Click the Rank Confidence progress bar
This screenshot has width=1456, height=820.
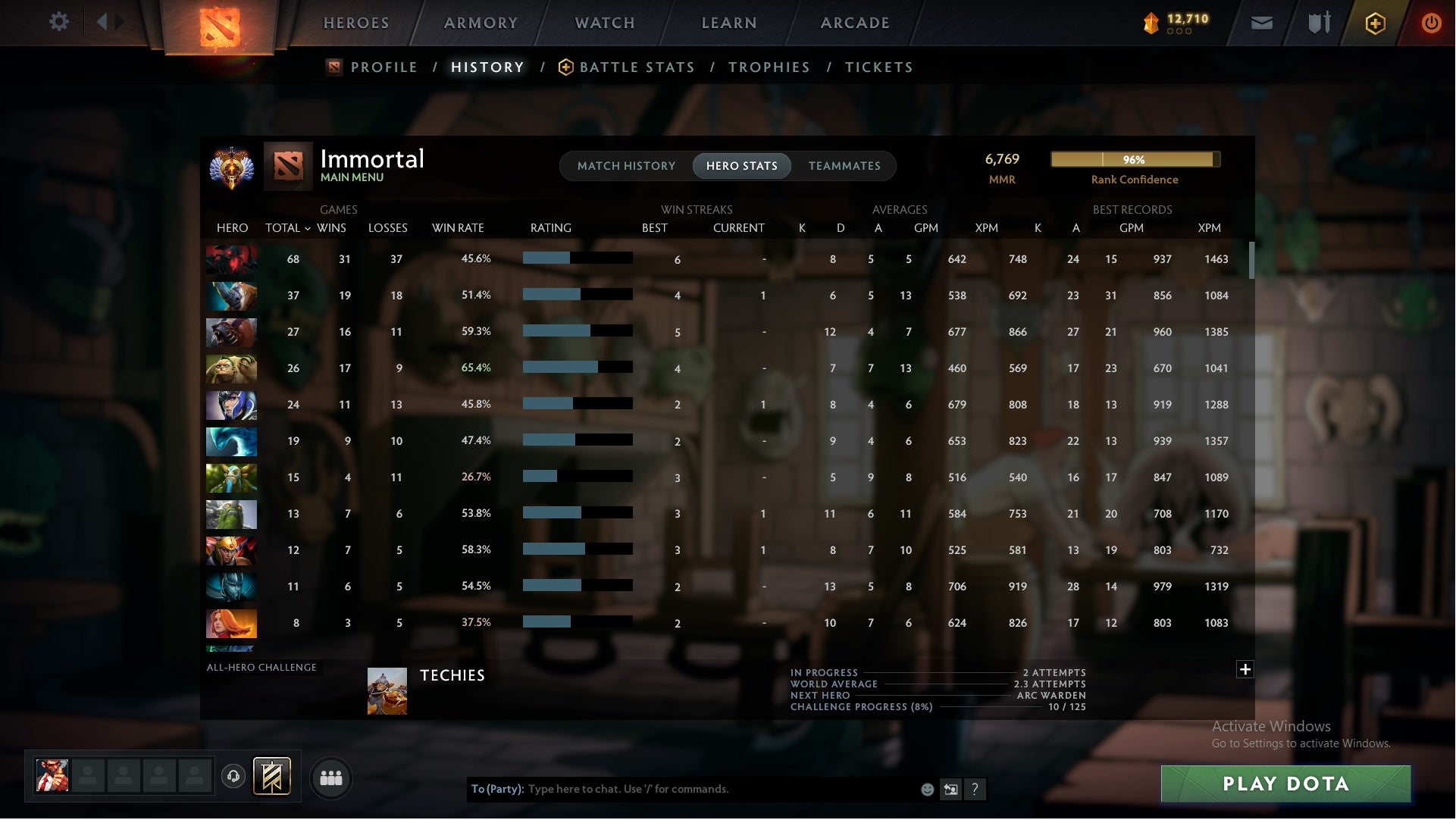[x=1135, y=160]
